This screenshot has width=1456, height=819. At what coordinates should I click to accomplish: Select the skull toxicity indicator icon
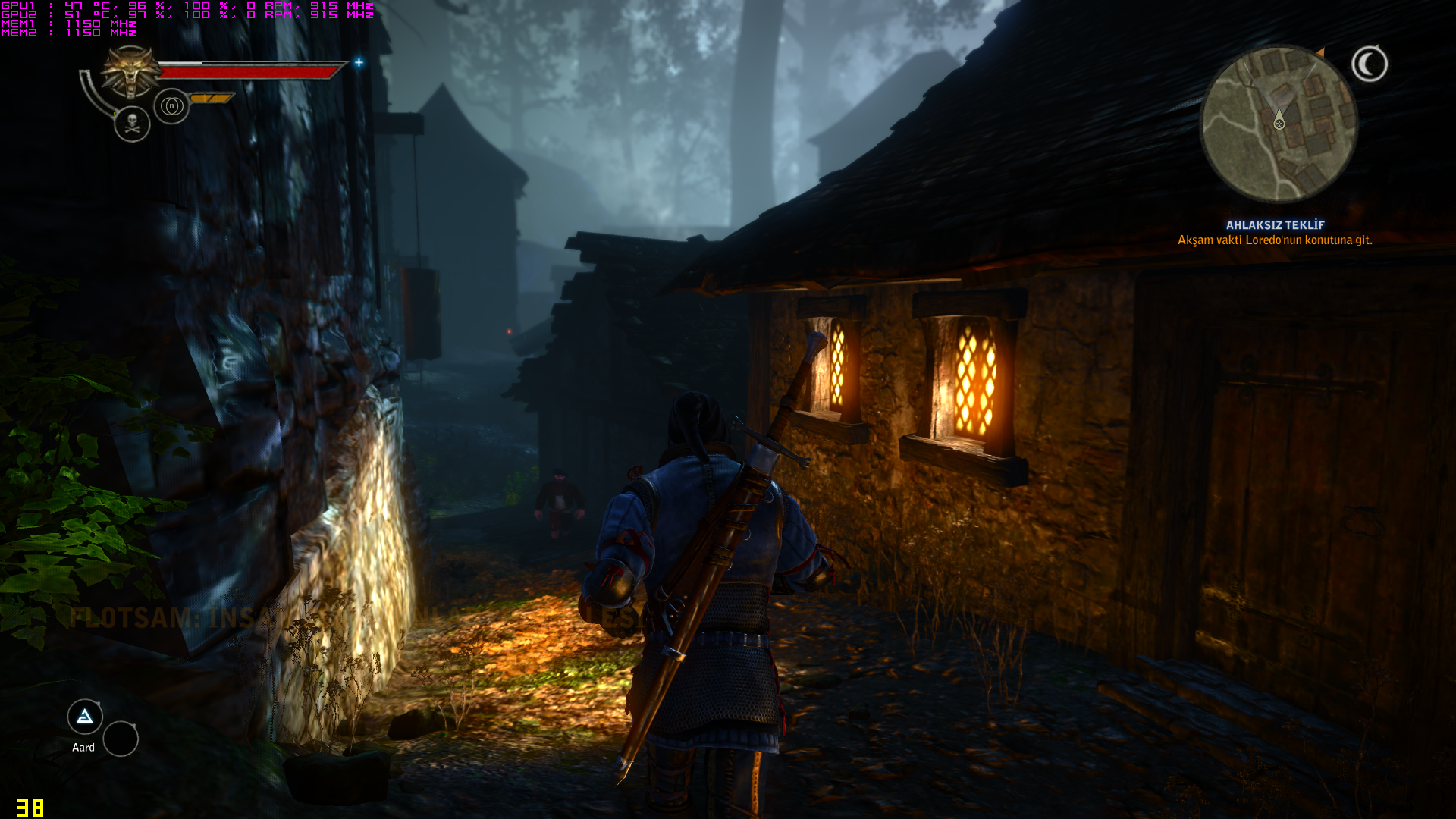[132, 124]
